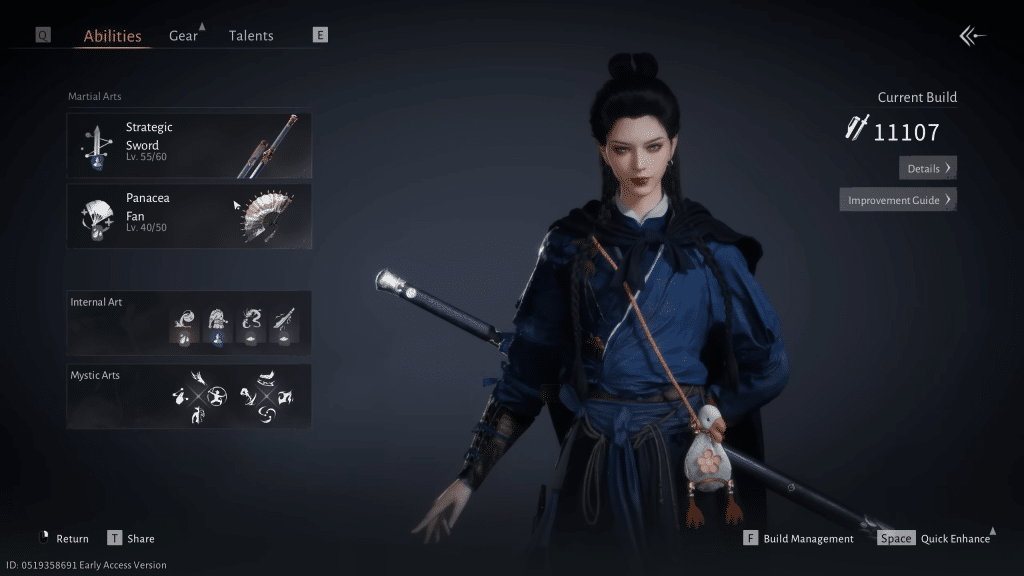Select the Panacea Fan martial art
Screen dimensions: 1024x576
[189, 215]
